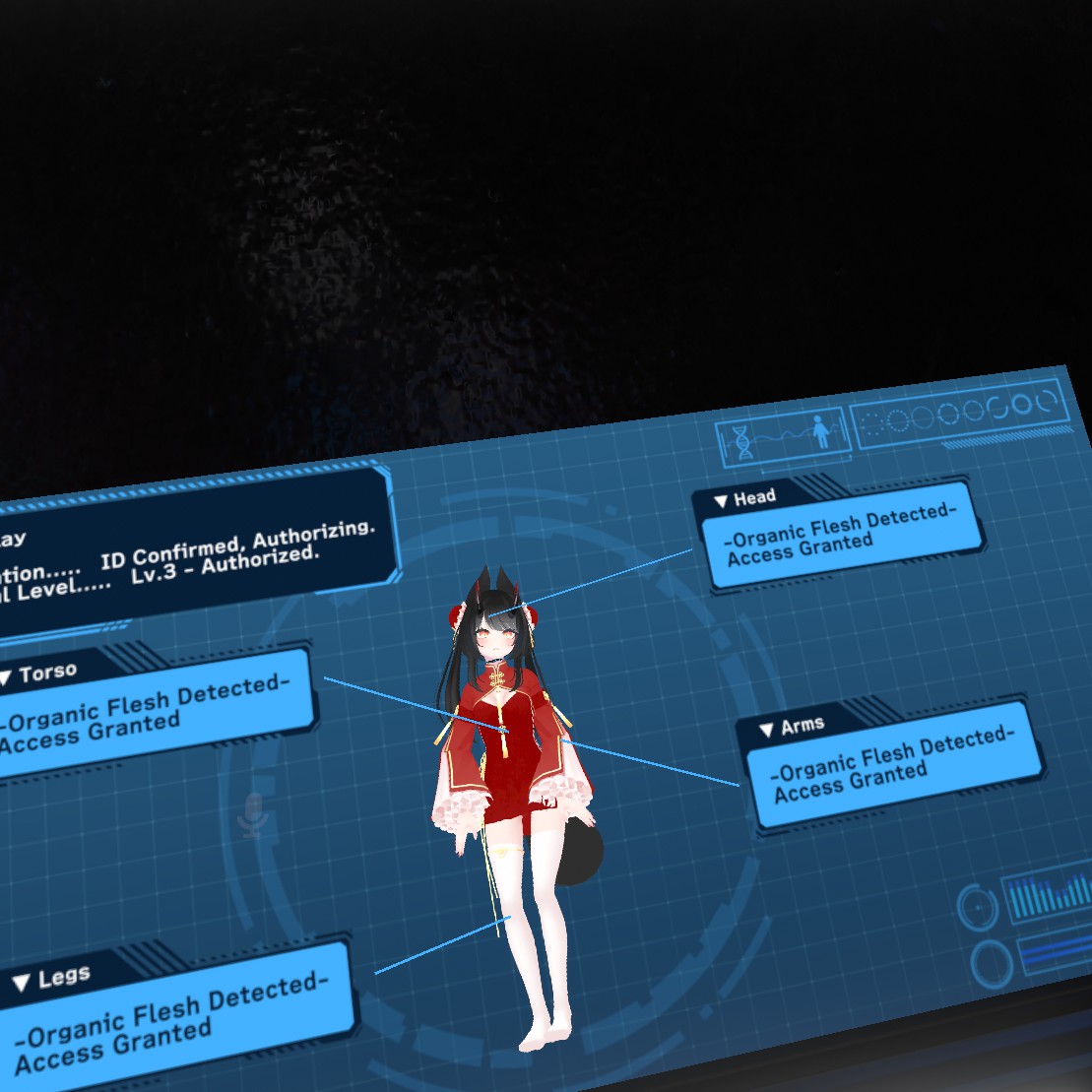Click the faint microphone icon
Screen dimensions: 1092x1092
tap(254, 814)
